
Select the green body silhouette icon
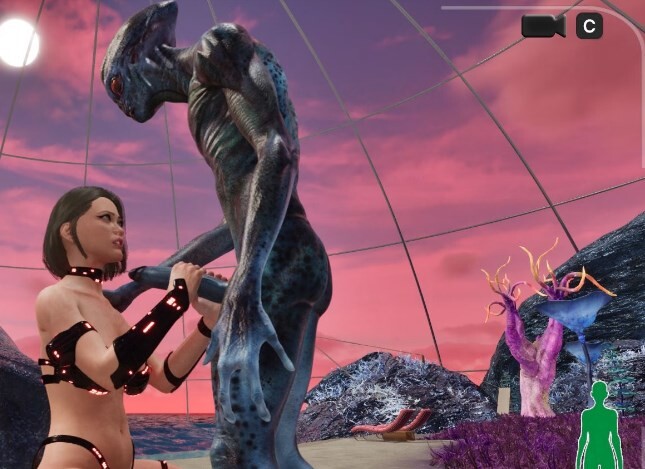point(599,426)
